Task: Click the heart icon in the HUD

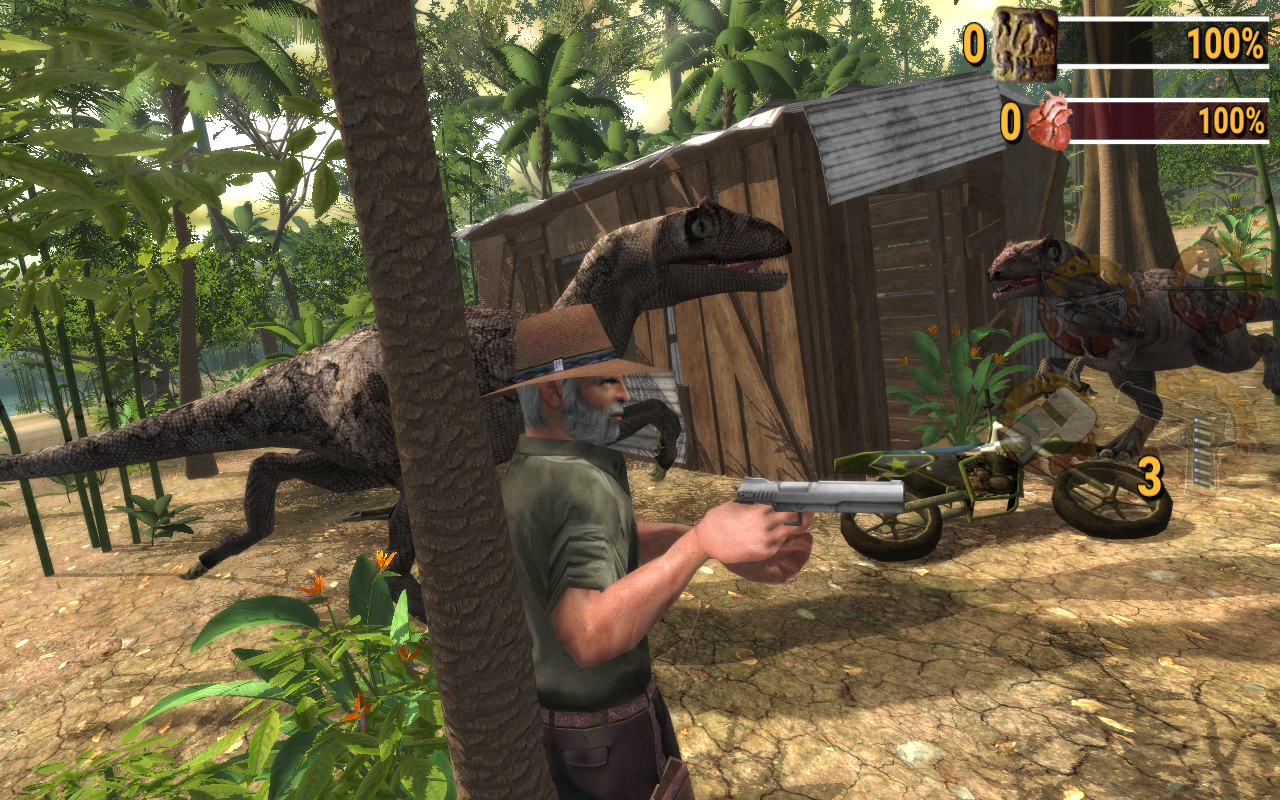Action: click(1050, 120)
